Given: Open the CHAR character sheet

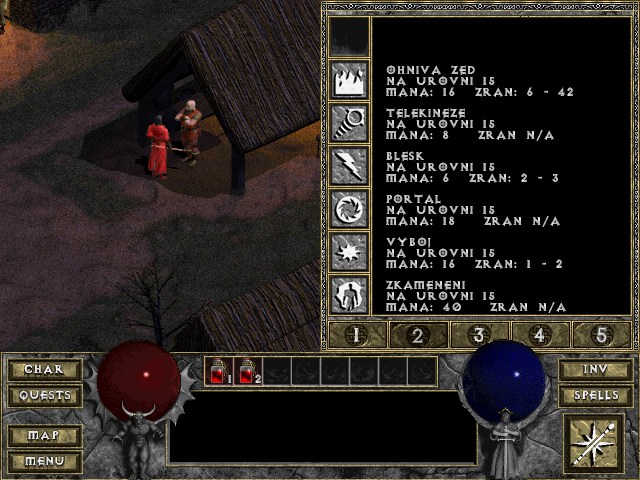Looking at the screenshot, I should (x=44, y=370).
